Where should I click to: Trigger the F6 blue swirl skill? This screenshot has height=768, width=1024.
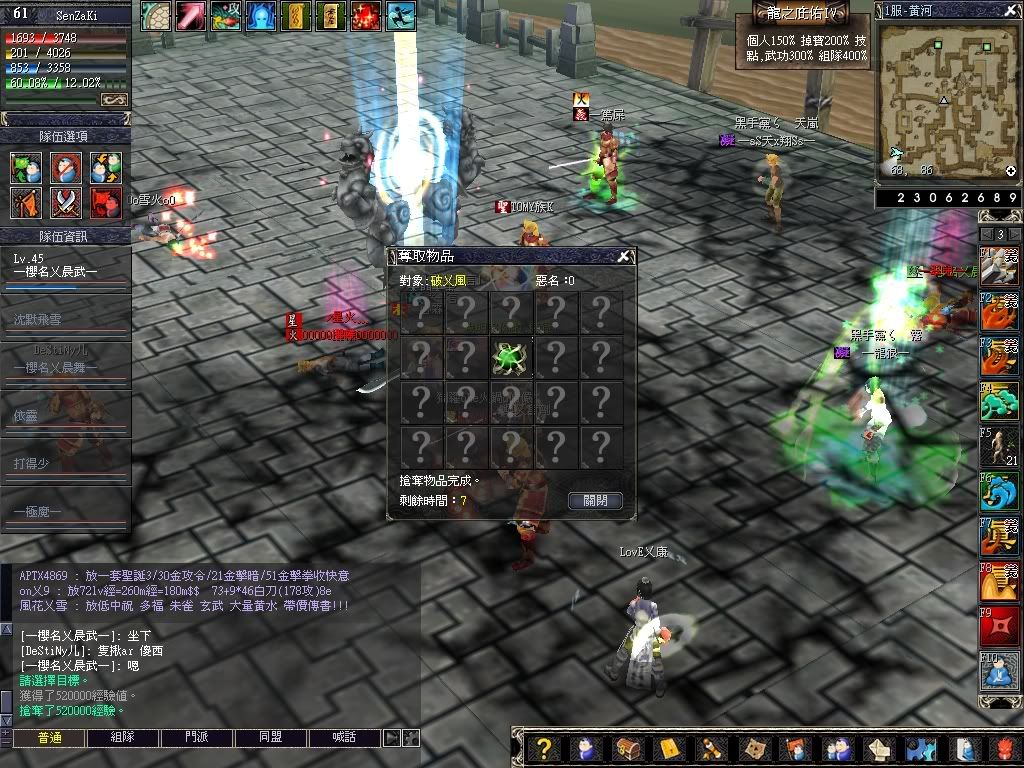[999, 491]
